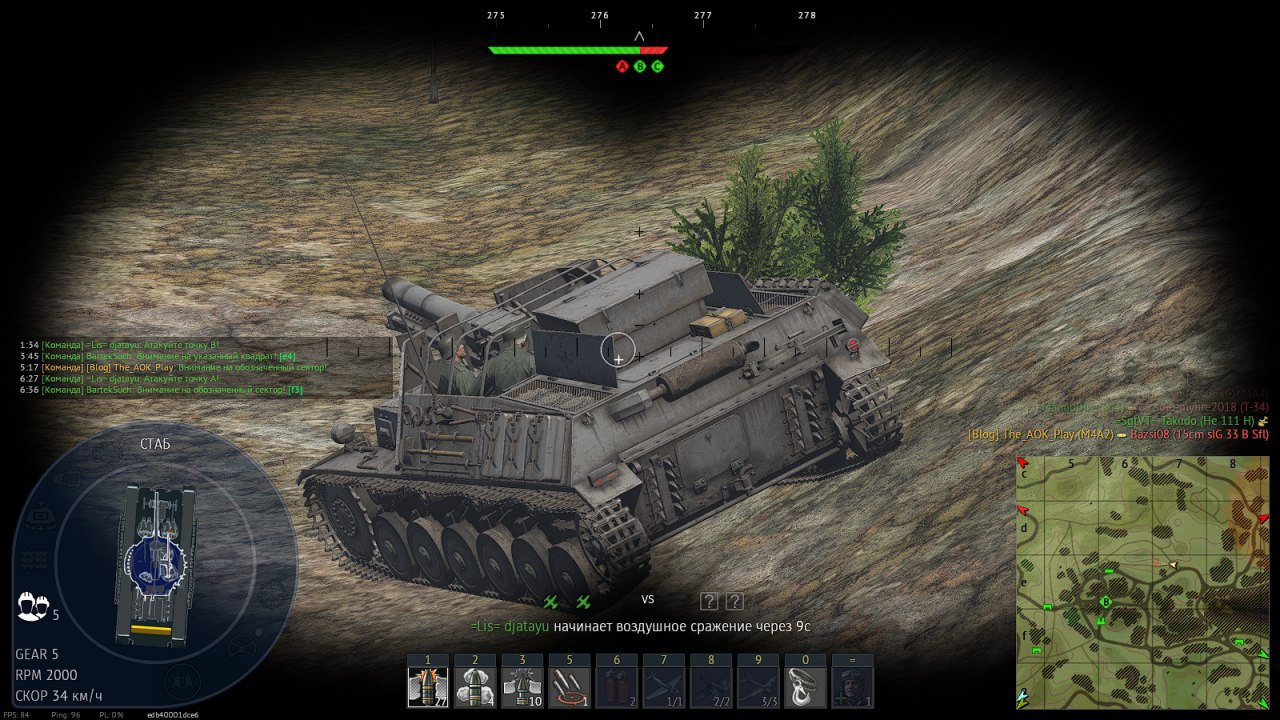Activate the crew replenishment slot

[x=853, y=687]
